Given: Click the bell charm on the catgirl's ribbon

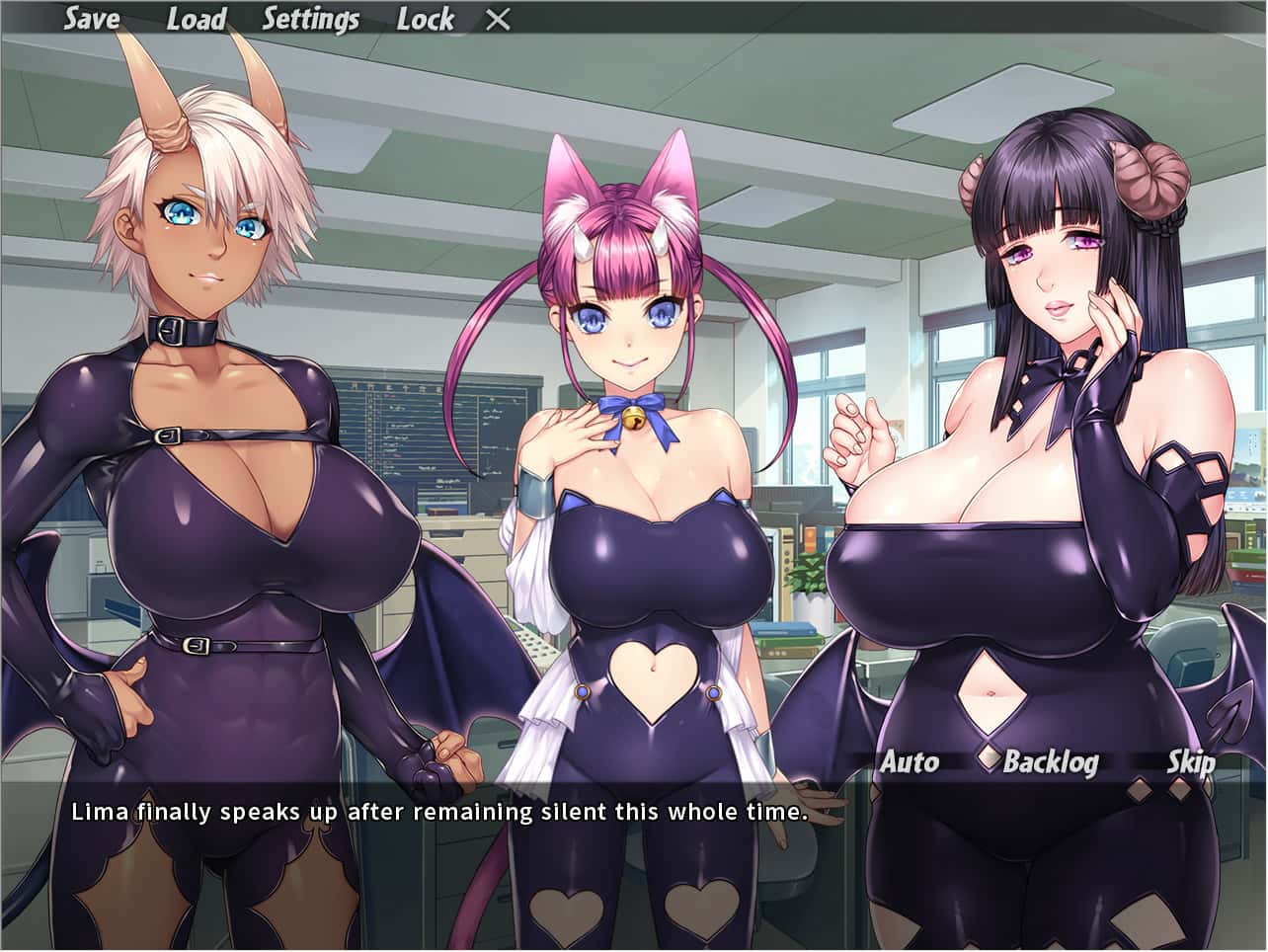Looking at the screenshot, I should 635,420.
